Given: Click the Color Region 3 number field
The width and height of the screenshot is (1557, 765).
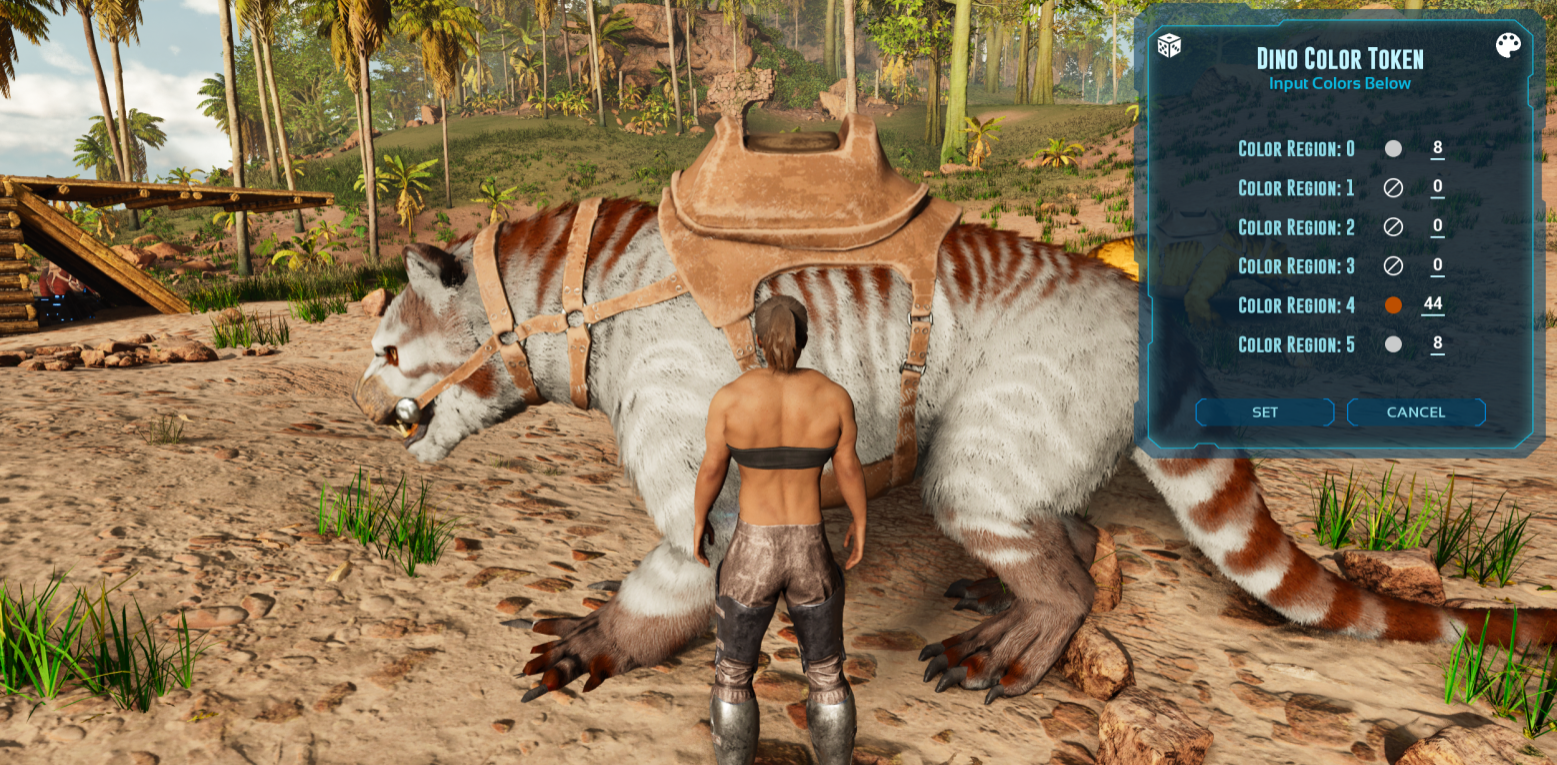Looking at the screenshot, I should pyautogui.click(x=1437, y=265).
